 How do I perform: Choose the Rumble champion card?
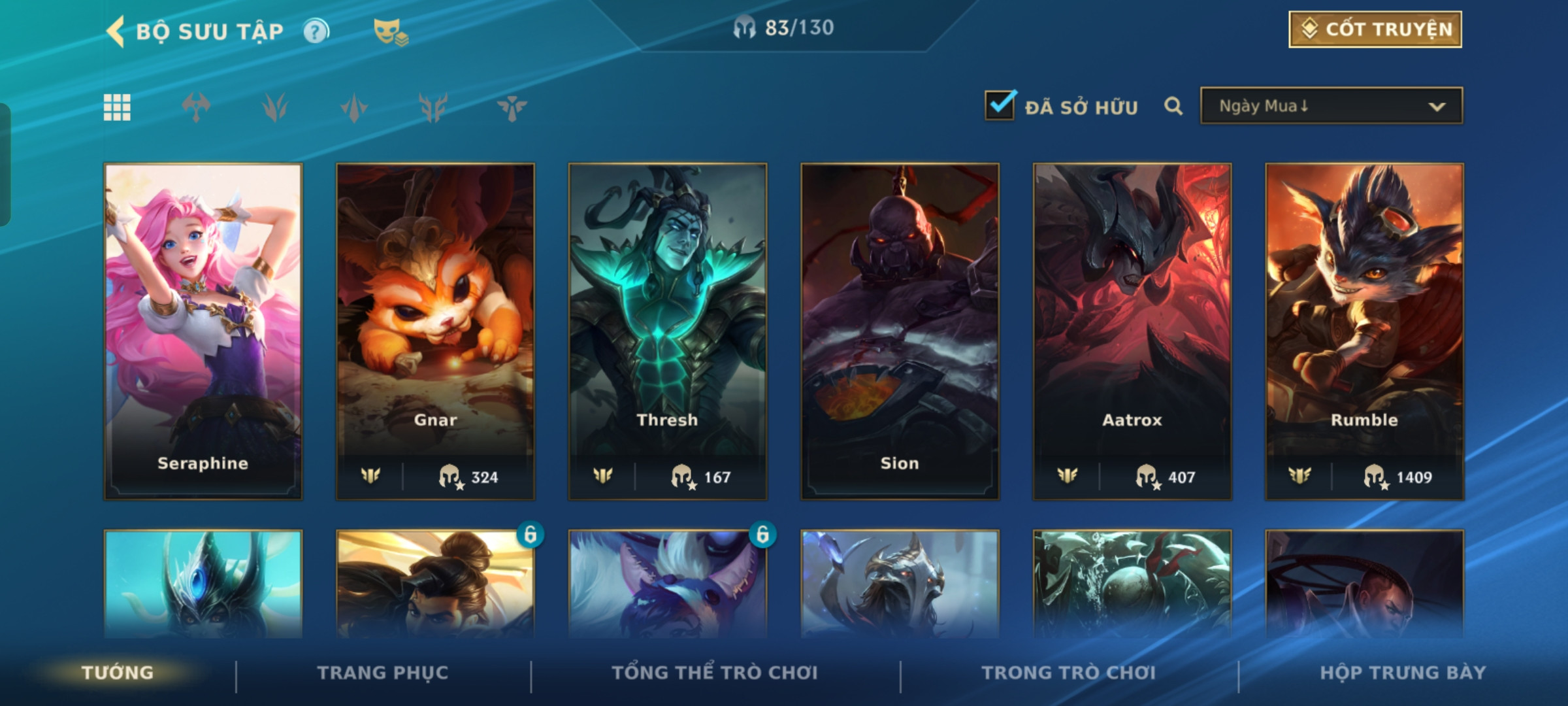[1364, 331]
